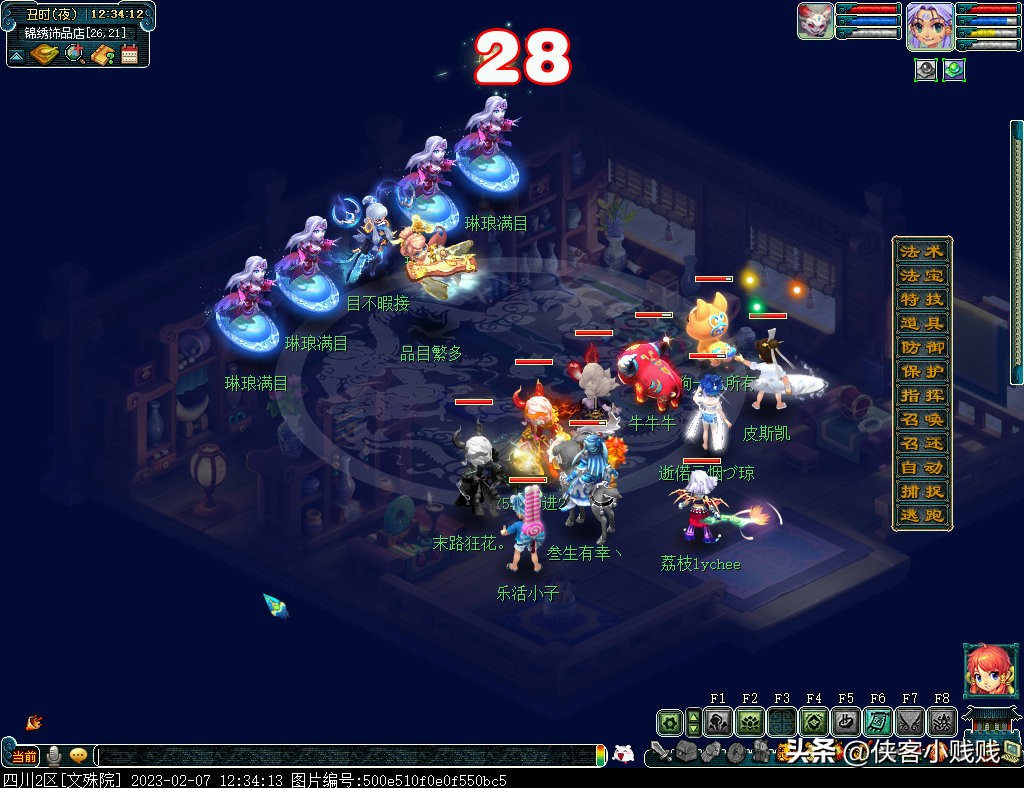Choose the 召唤 summon command

[x=921, y=419]
